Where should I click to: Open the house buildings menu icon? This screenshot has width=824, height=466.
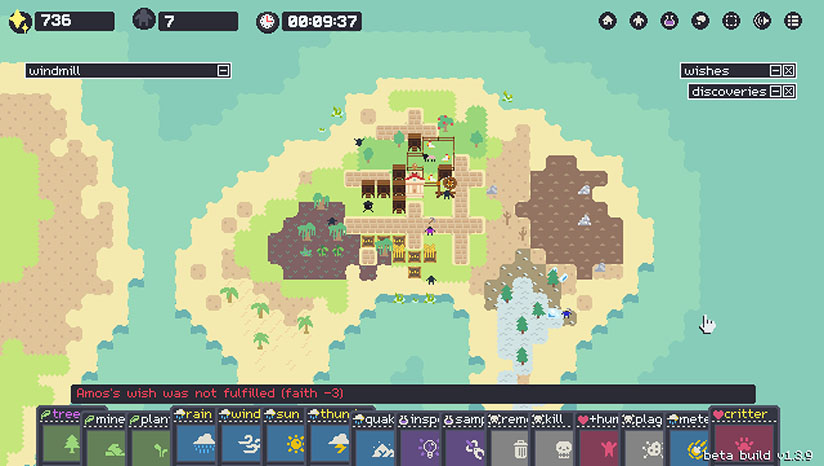[607, 20]
